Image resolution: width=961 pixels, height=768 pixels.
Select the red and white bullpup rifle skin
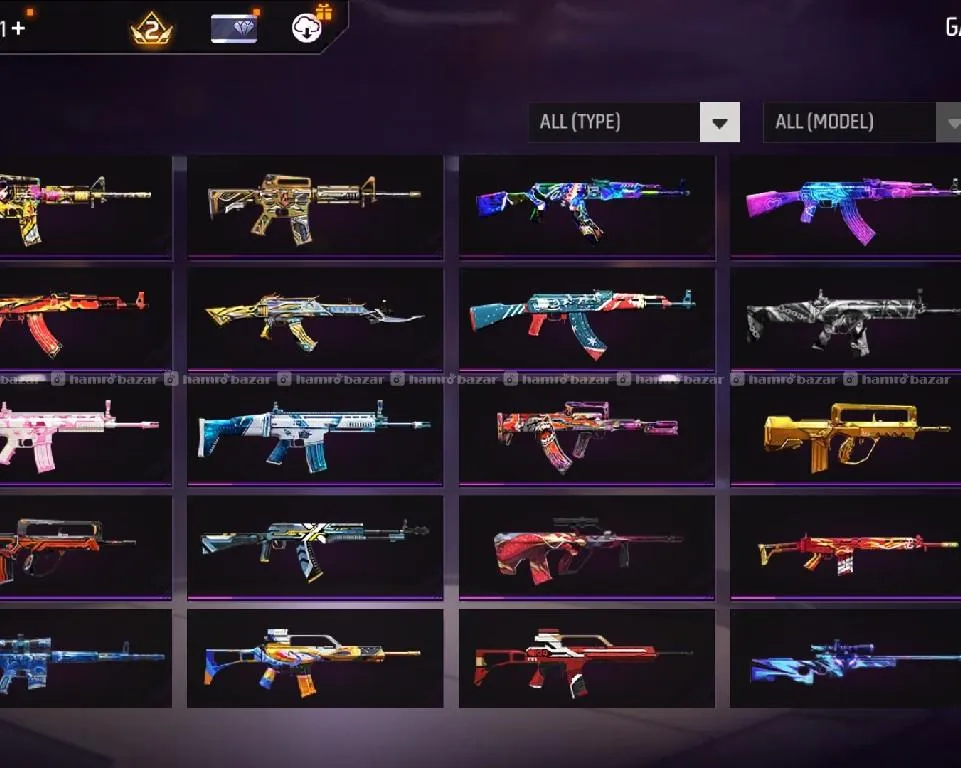click(587, 659)
